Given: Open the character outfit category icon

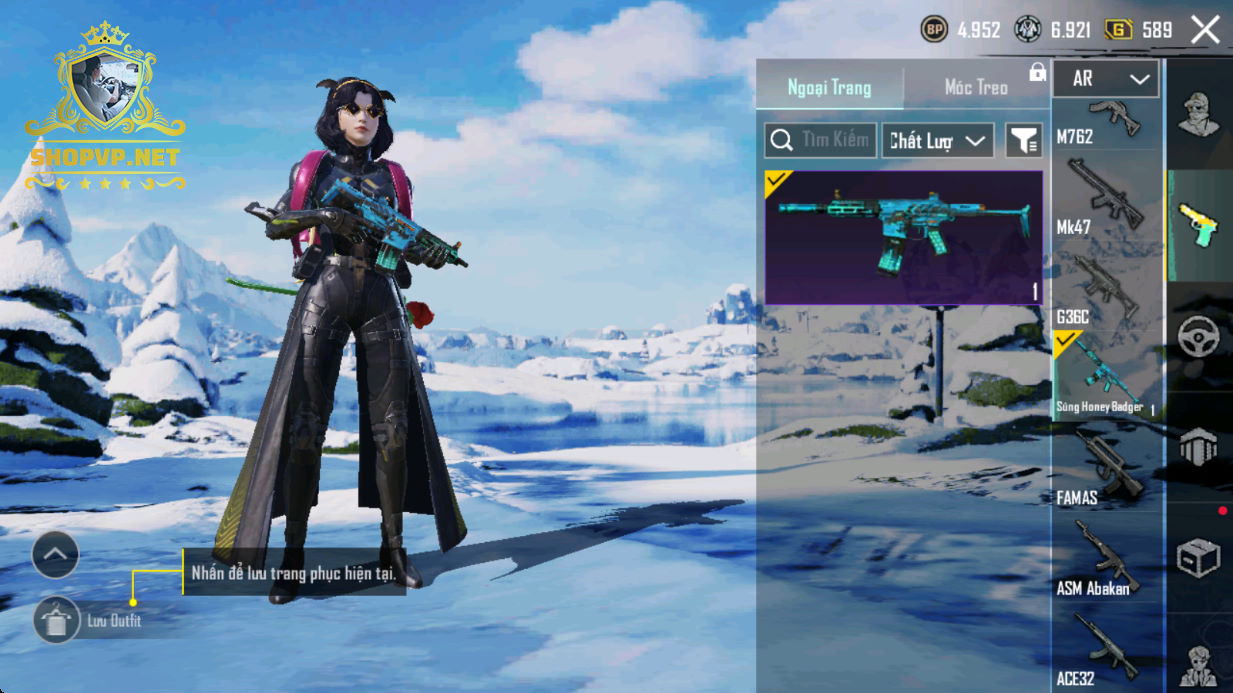Looking at the screenshot, I should click(1198, 114).
